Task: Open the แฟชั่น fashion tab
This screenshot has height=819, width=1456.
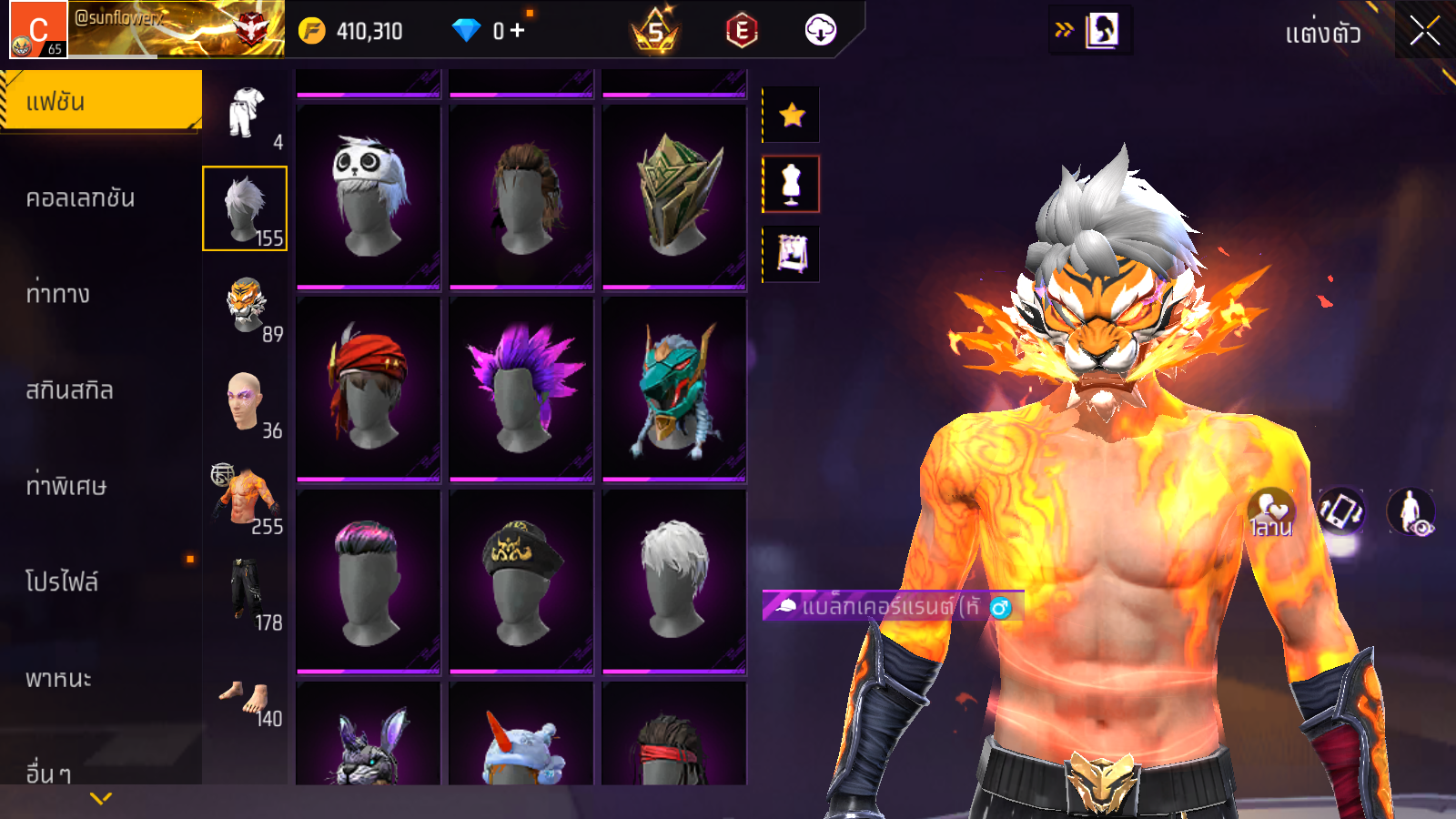Action: (101, 101)
